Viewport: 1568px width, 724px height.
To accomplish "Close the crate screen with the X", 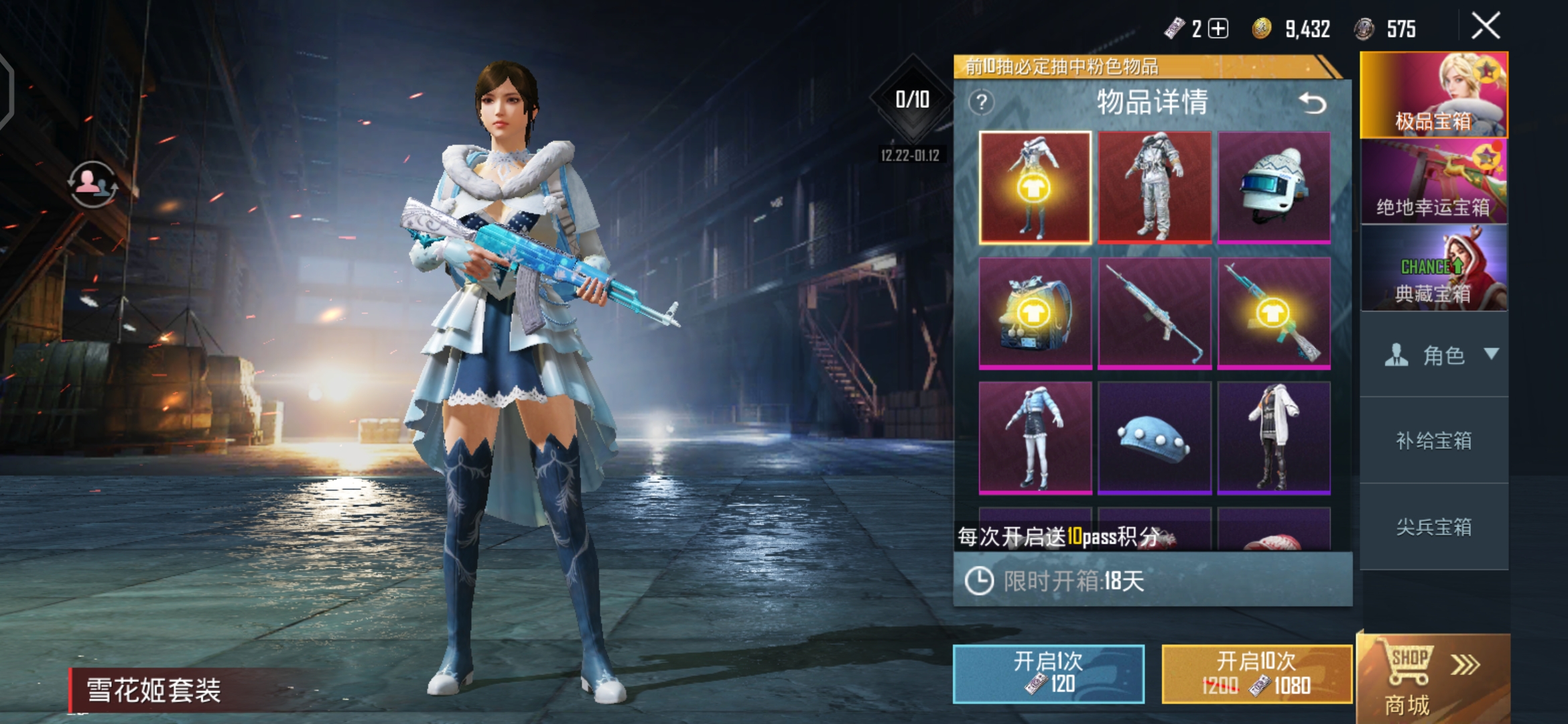I will tap(1486, 27).
